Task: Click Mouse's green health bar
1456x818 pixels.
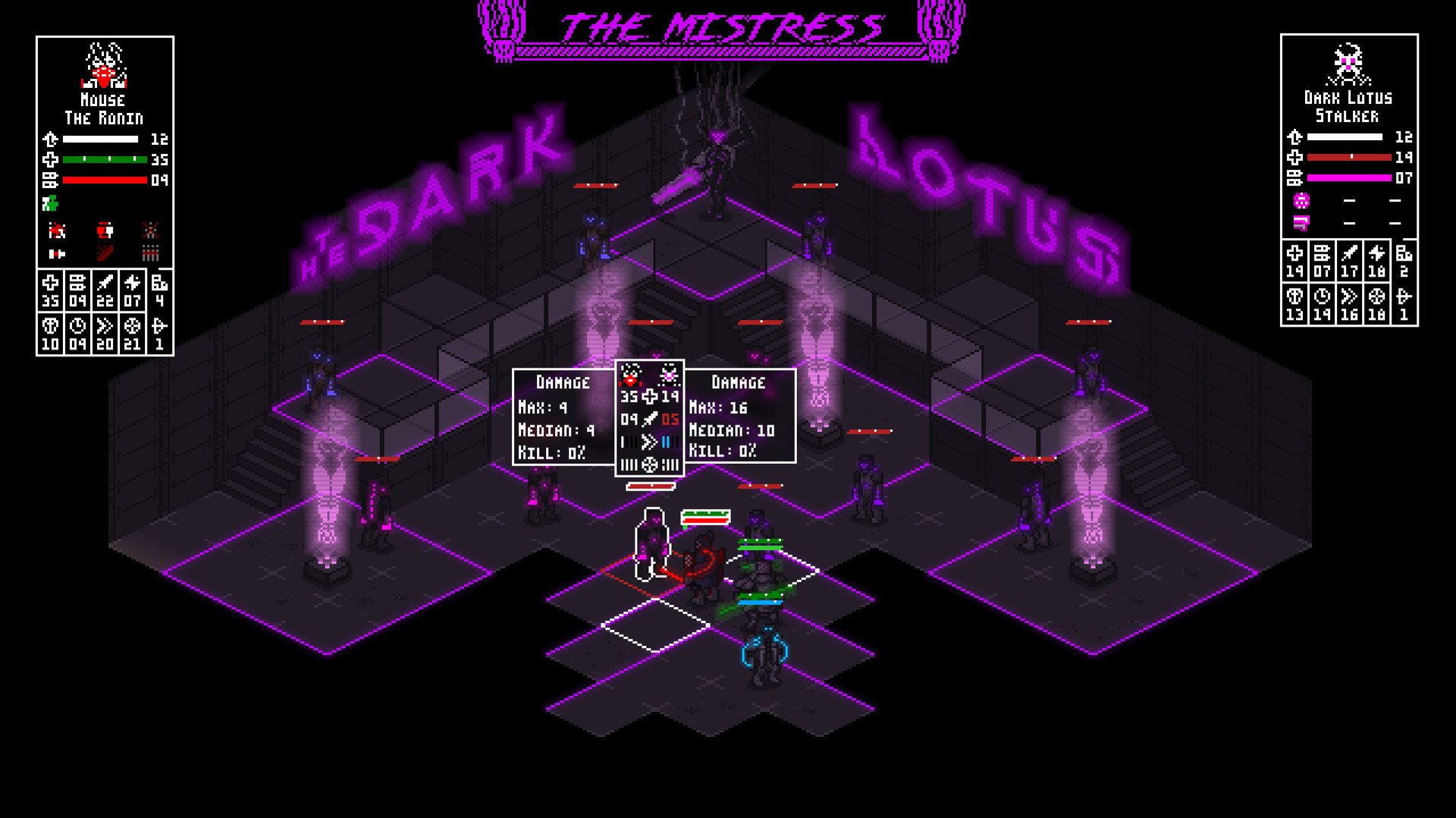Action: pyautogui.click(x=106, y=160)
